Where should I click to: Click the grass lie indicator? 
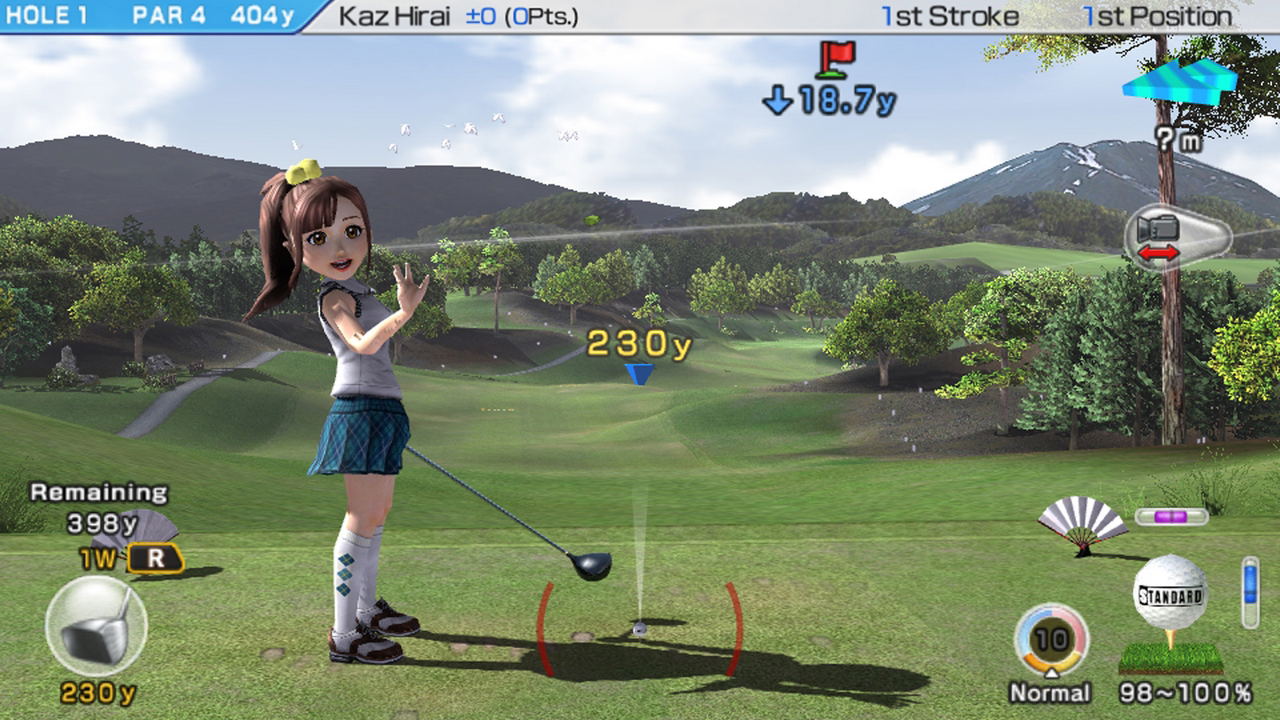click(1170, 657)
